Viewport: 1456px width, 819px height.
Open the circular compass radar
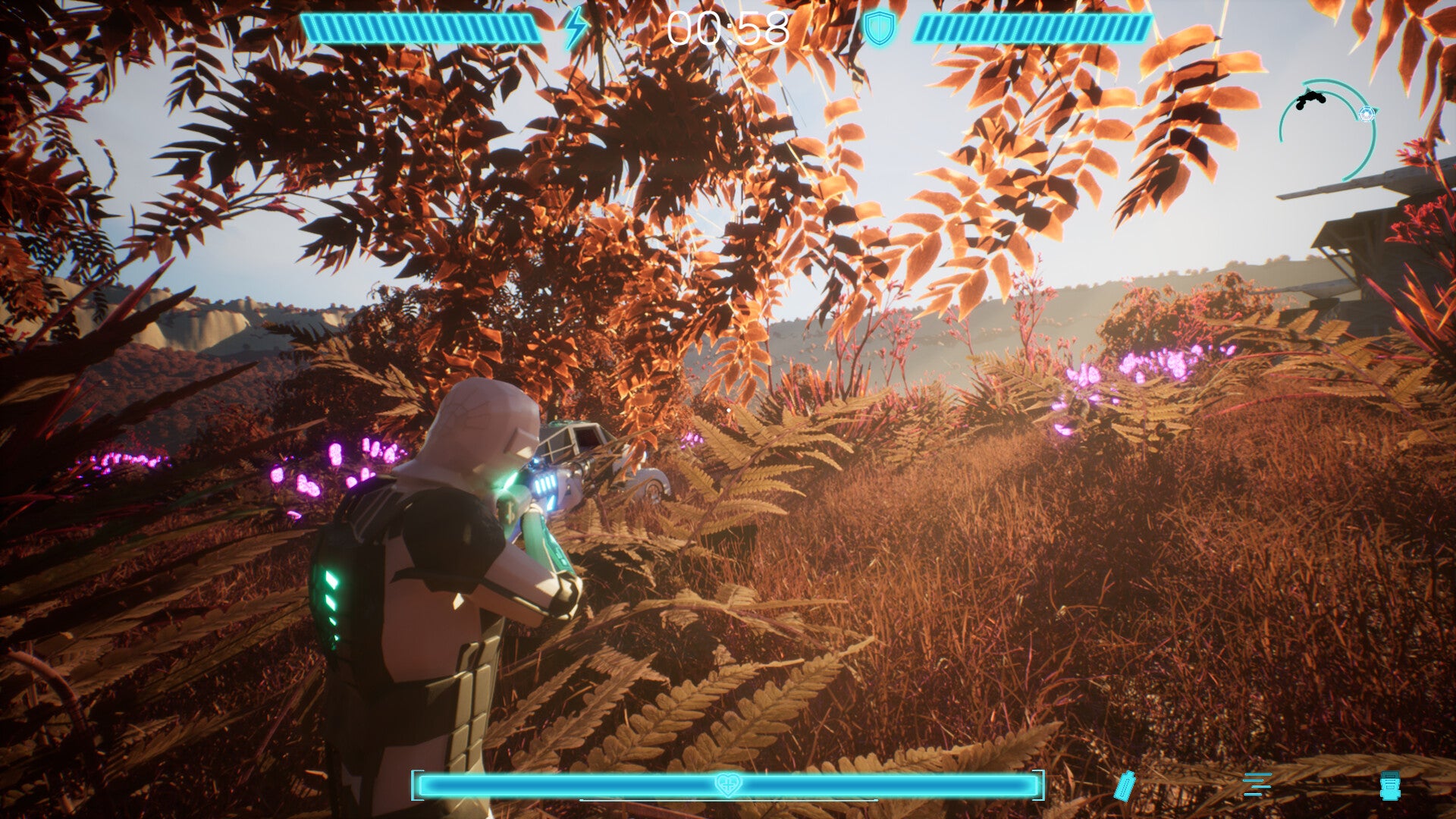(x=1327, y=130)
